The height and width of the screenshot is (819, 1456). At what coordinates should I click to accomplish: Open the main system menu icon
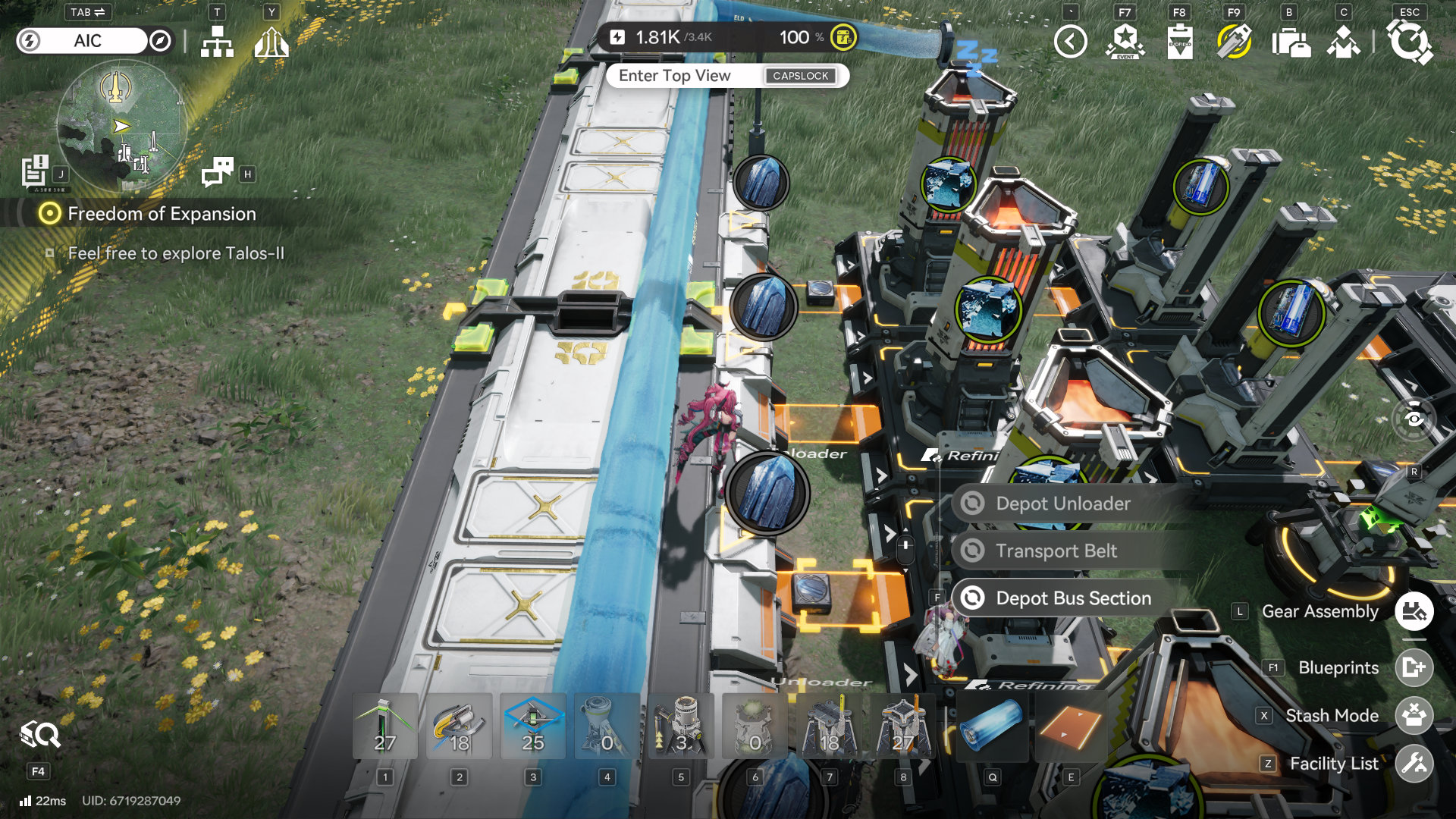(1409, 42)
